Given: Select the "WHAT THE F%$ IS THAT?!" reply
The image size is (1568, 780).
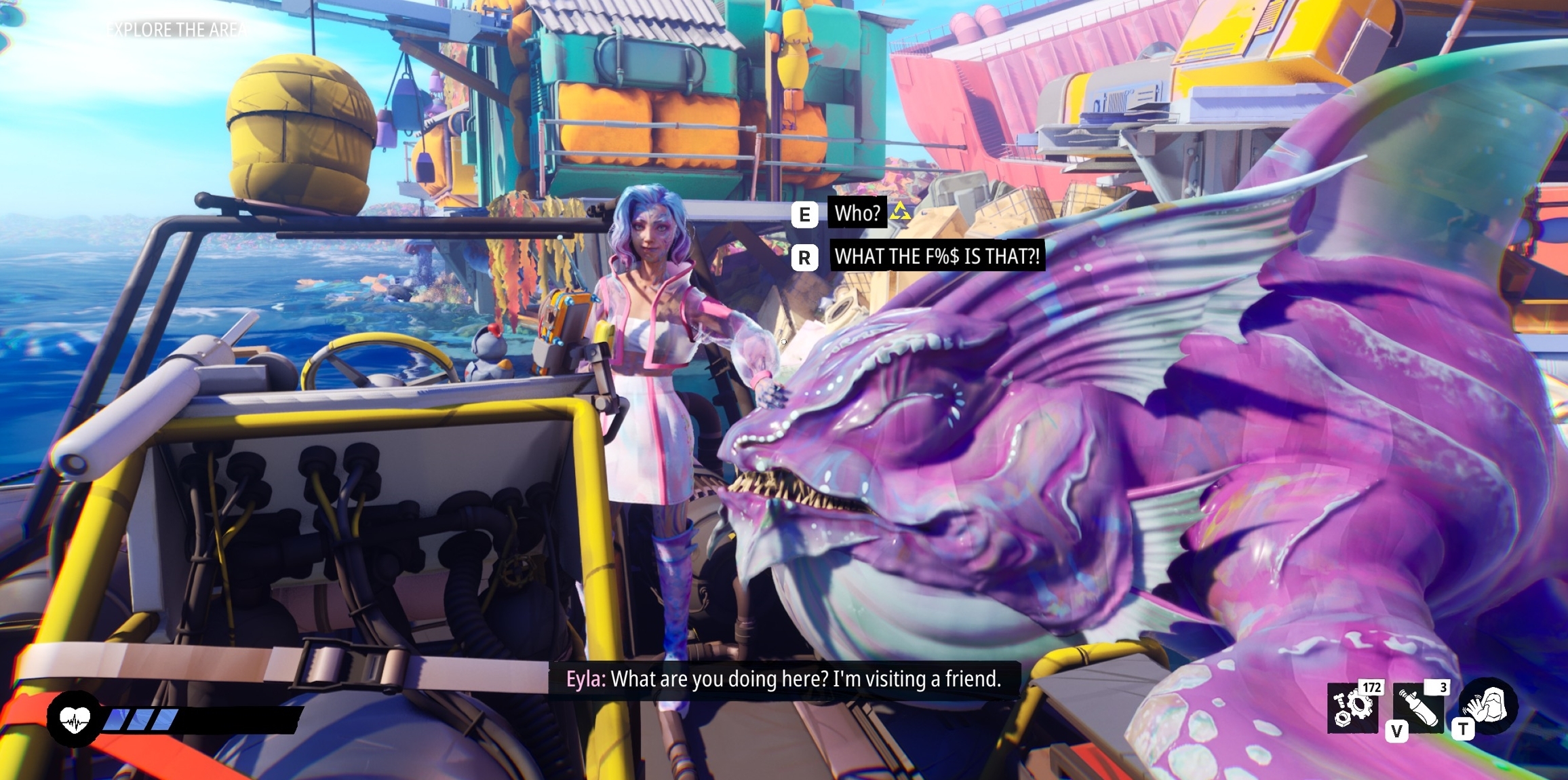Looking at the screenshot, I should pos(937,256).
